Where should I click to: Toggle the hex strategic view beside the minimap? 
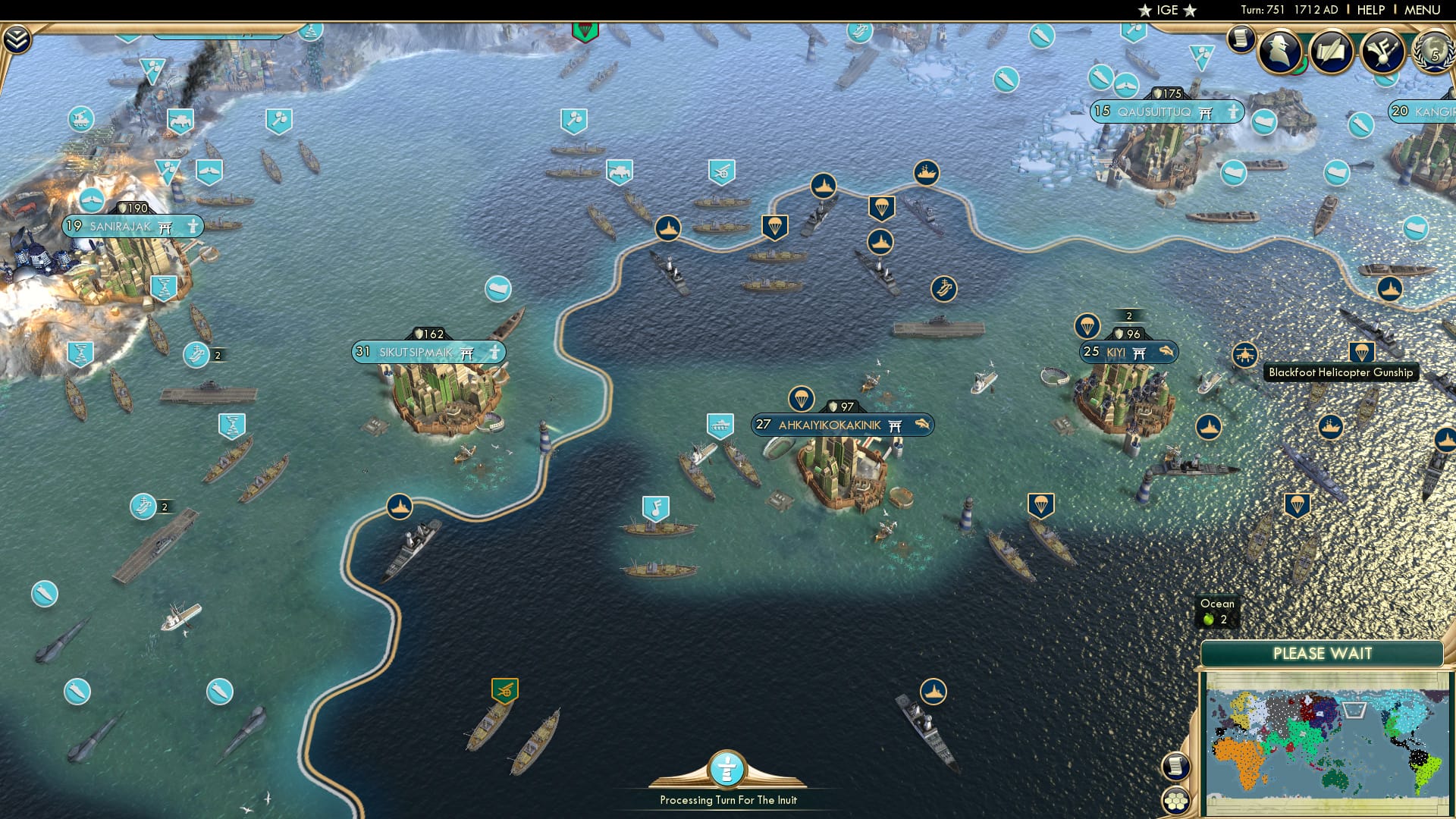(1175, 801)
